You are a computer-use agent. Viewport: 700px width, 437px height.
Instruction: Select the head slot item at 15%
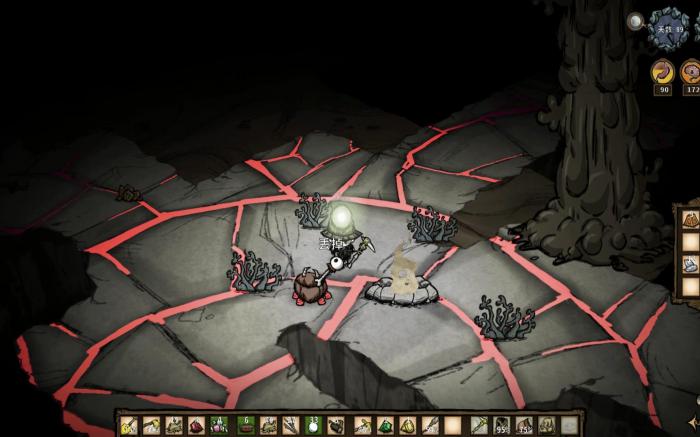[x=525, y=426]
